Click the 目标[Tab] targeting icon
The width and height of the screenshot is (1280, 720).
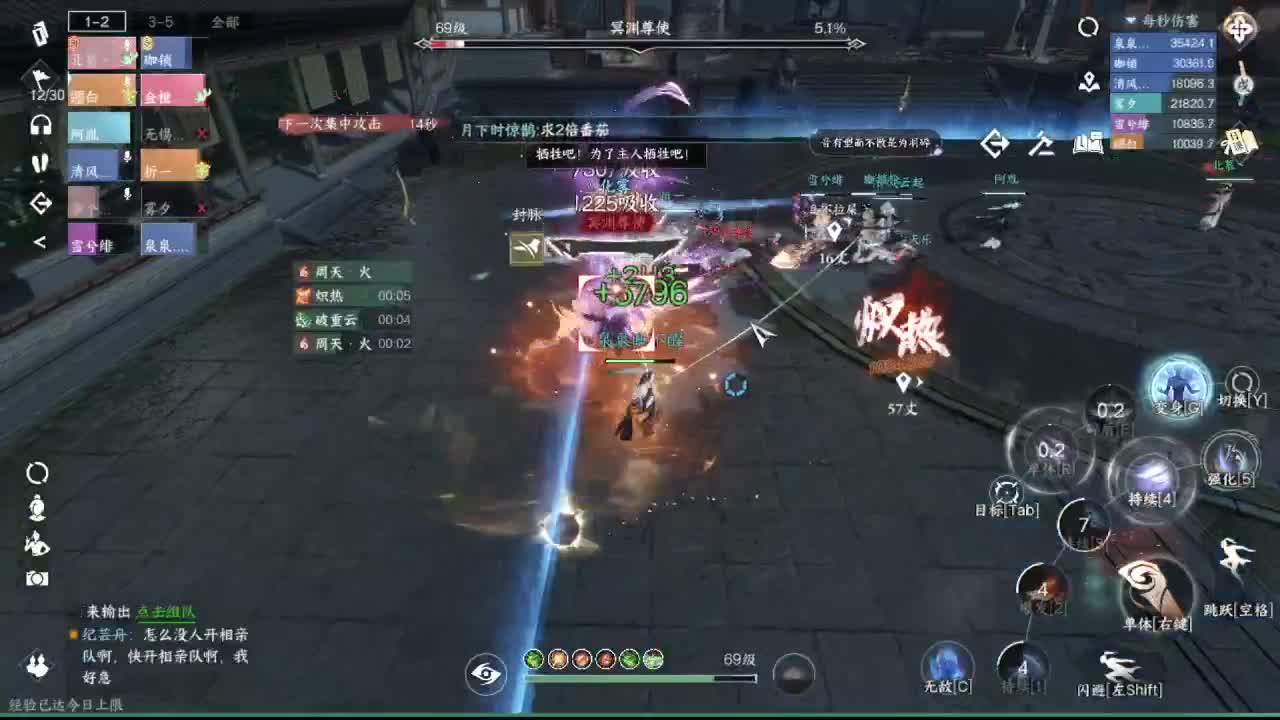point(1005,490)
